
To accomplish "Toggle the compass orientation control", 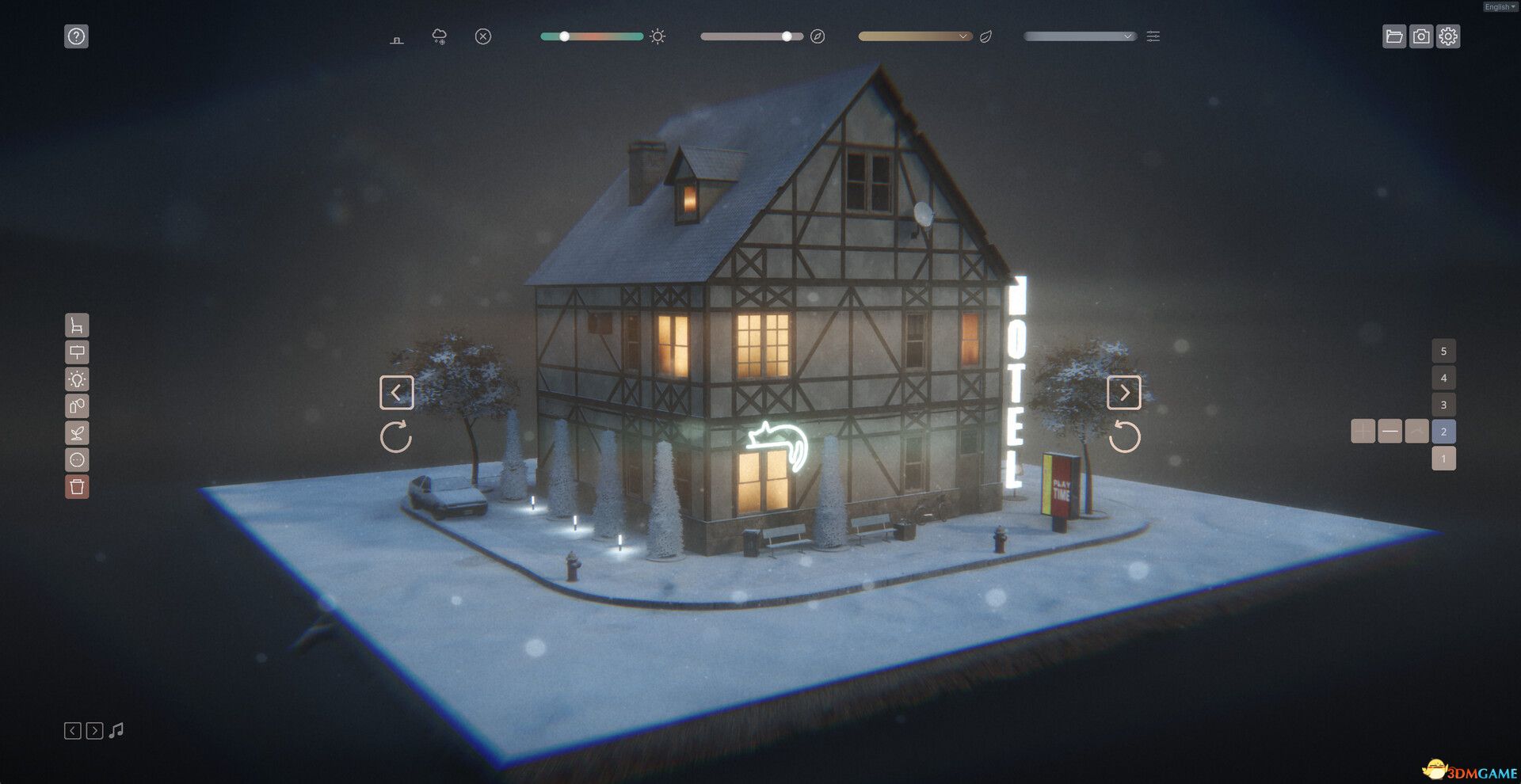I will click(818, 36).
